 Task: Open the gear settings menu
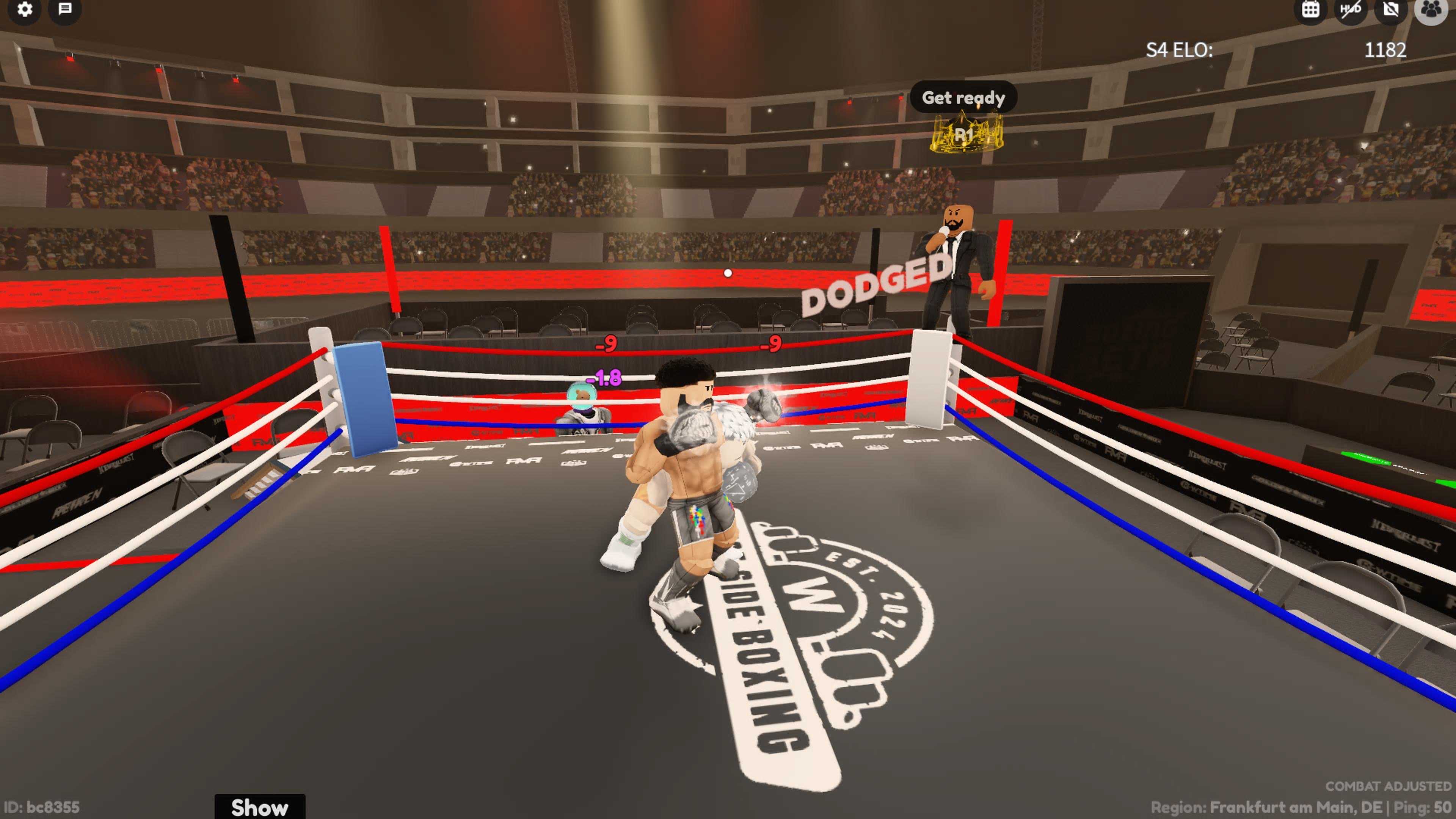(25, 9)
